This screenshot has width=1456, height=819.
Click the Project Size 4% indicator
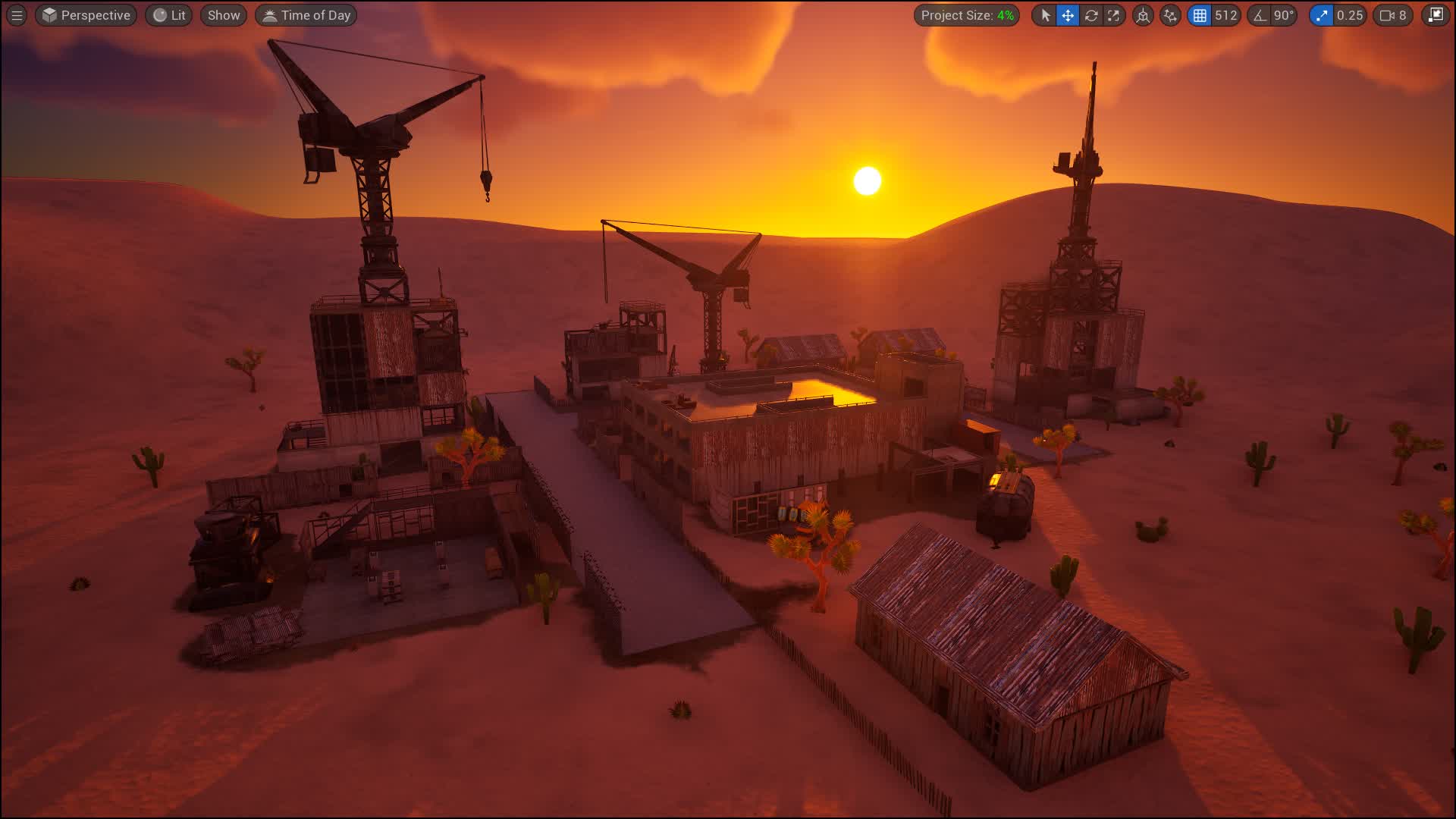coord(968,14)
